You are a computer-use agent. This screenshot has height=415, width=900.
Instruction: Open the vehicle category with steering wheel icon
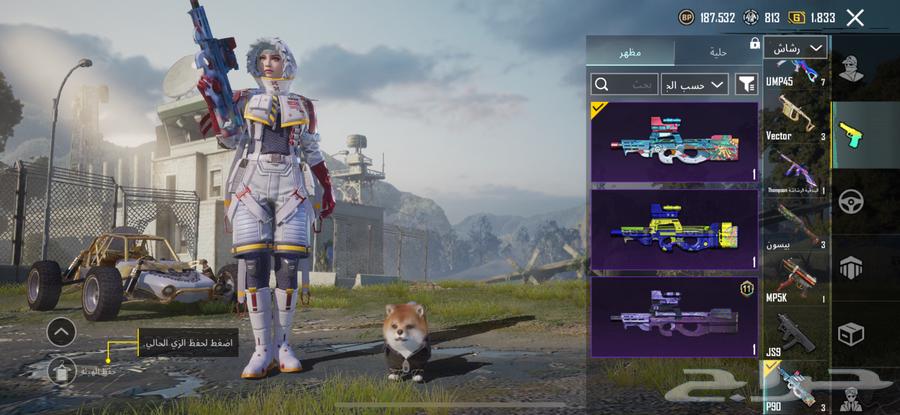pos(851,199)
